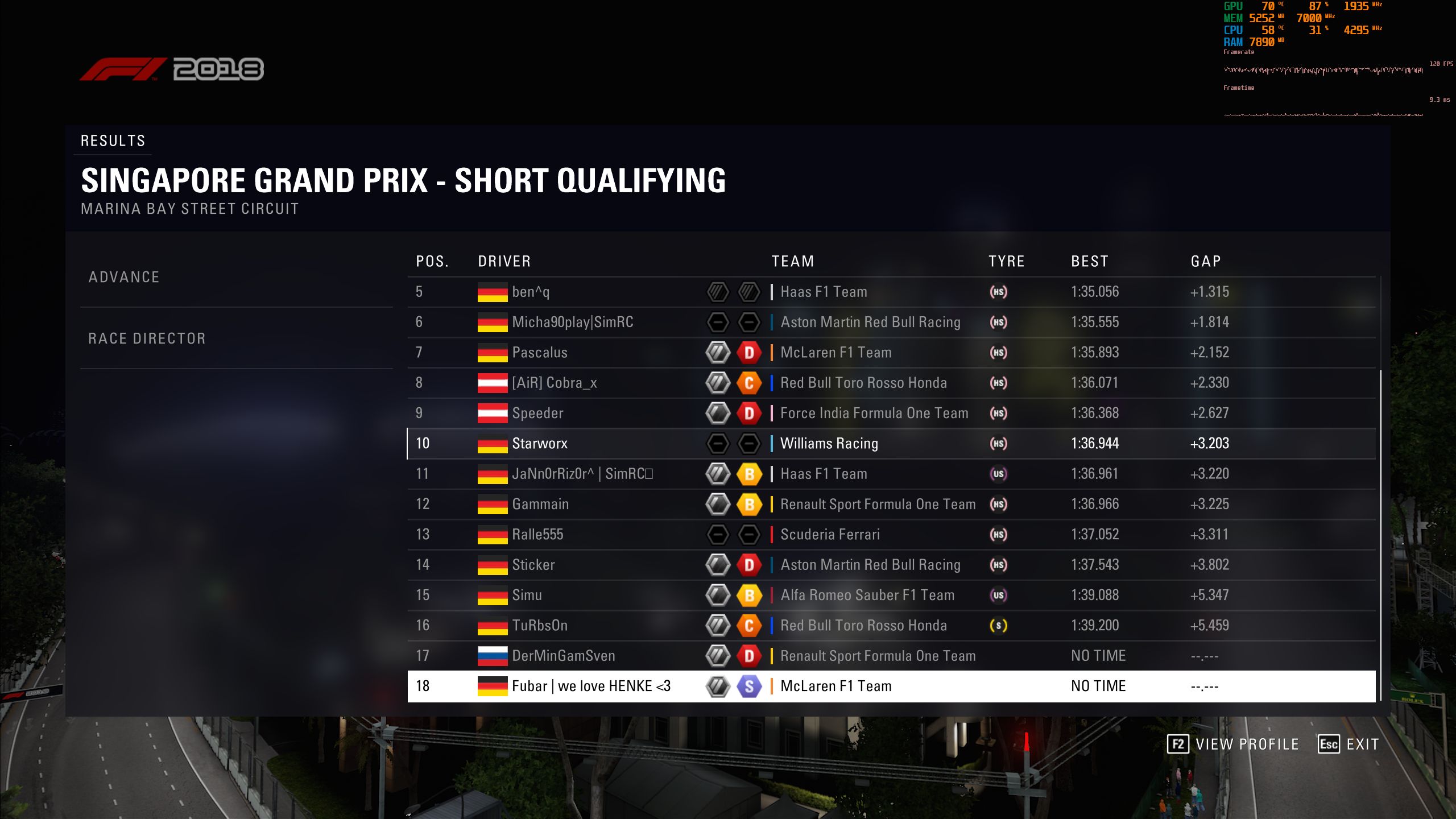Highlight DerMinGamSven in the results
This screenshot has height=819, width=1456.
point(891,656)
